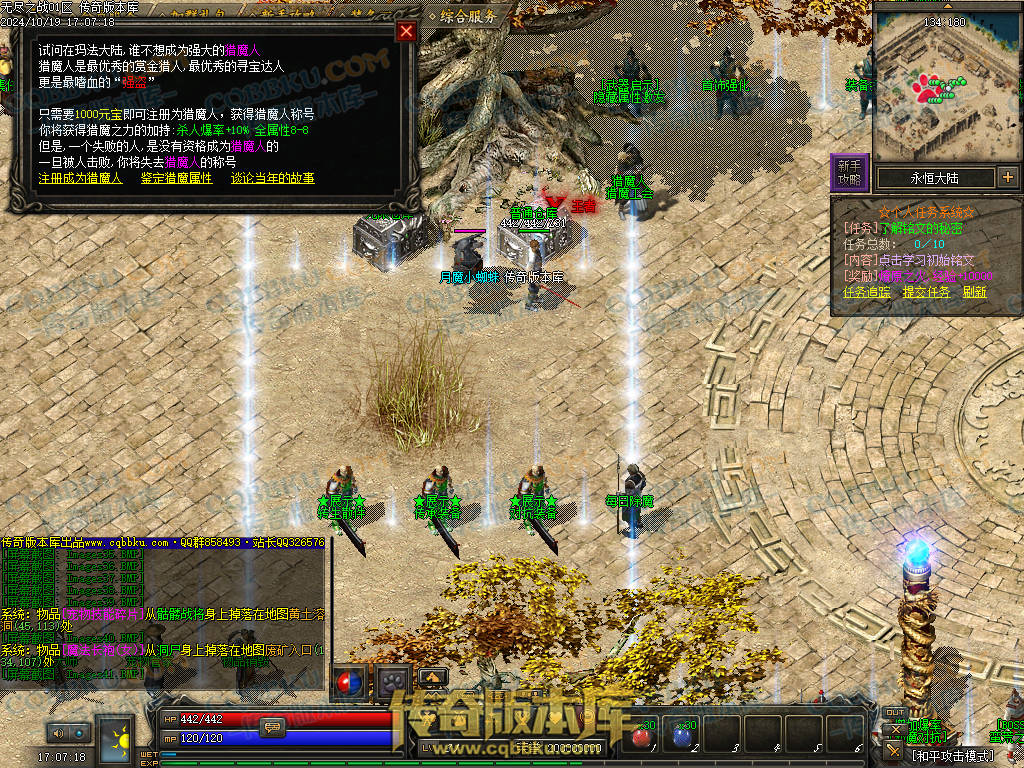Image resolution: width=1024 pixels, height=768 pixels.
Task: Click the 永恒大陆 map name bar
Action: click(x=933, y=178)
